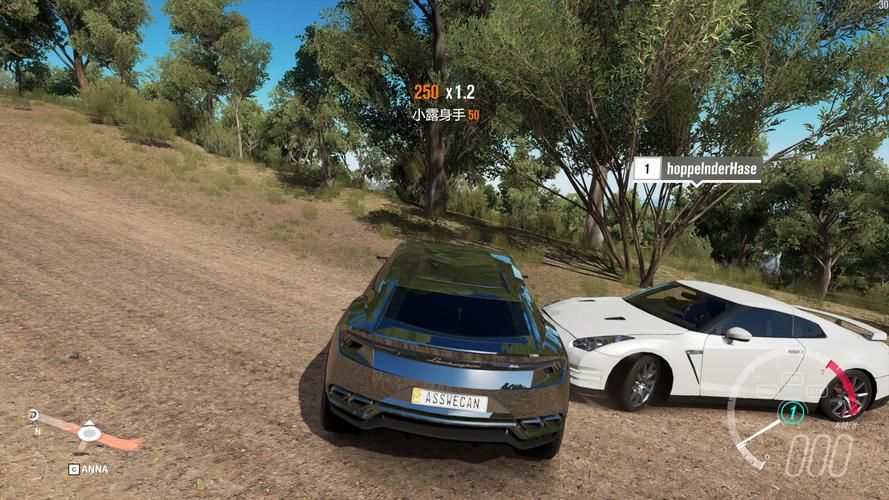
Task: Select the hoppeInderHase player name tag
Action: point(697,169)
